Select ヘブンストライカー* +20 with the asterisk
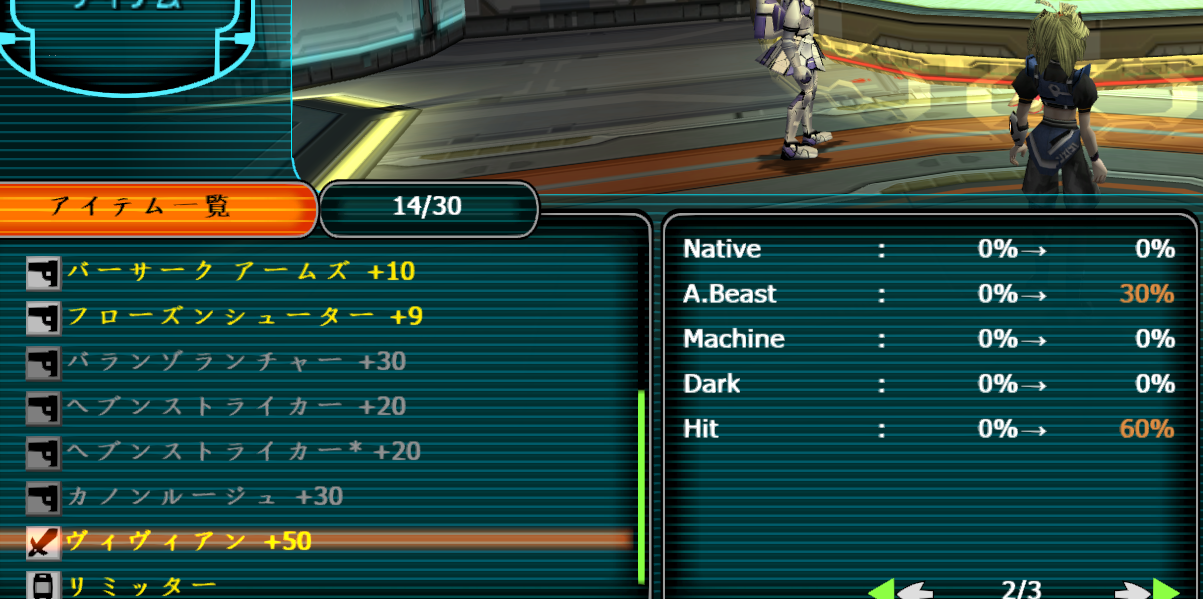This screenshot has height=599, width=1203. pos(243,451)
